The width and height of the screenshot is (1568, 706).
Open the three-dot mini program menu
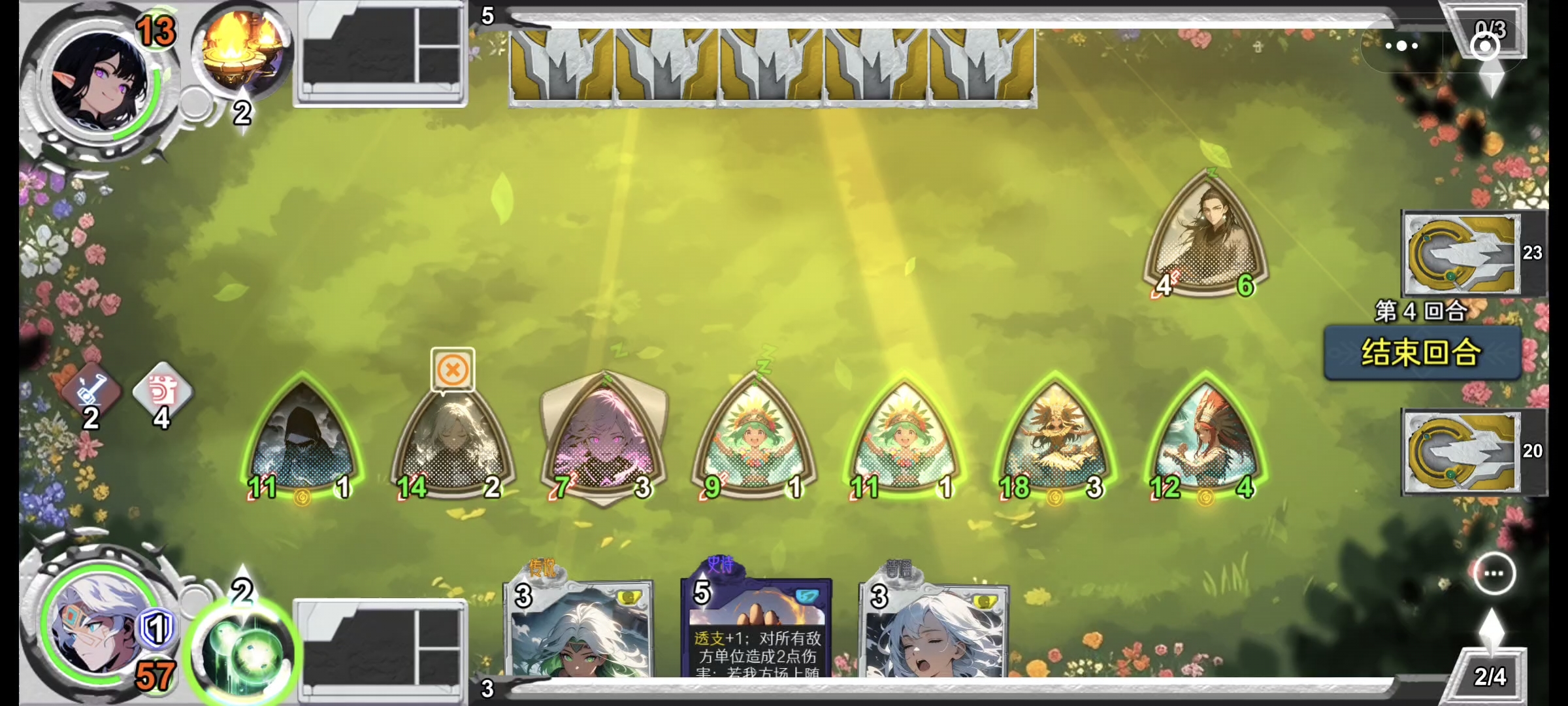(1401, 46)
